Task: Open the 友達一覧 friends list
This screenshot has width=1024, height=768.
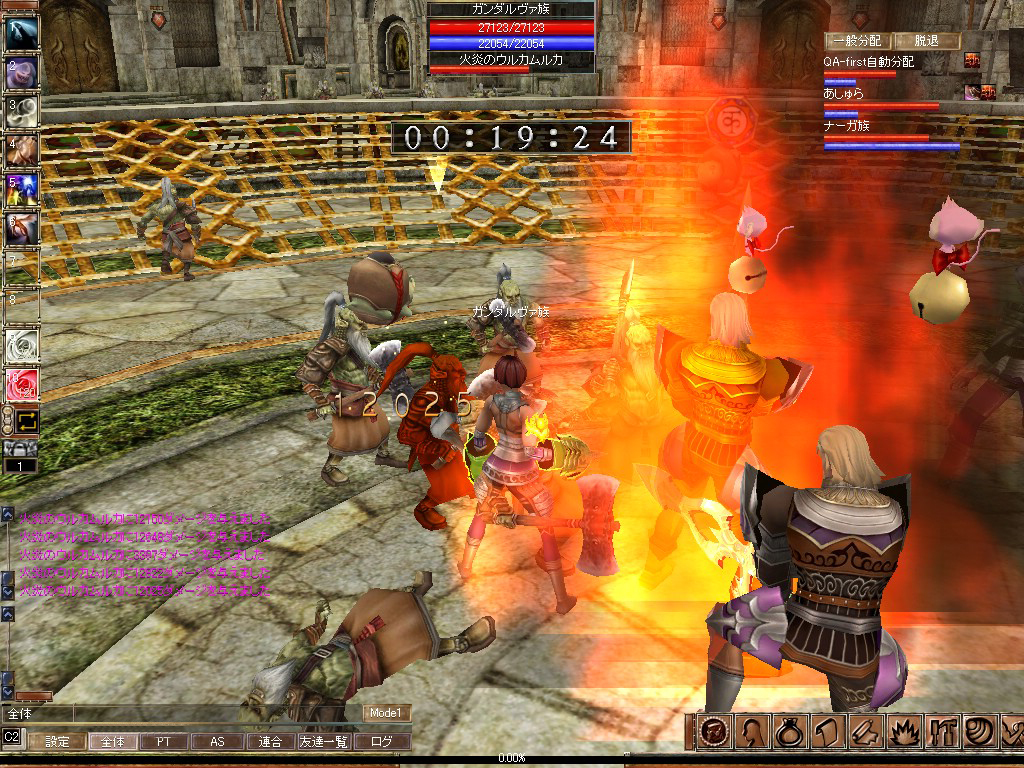Action: coord(323,742)
